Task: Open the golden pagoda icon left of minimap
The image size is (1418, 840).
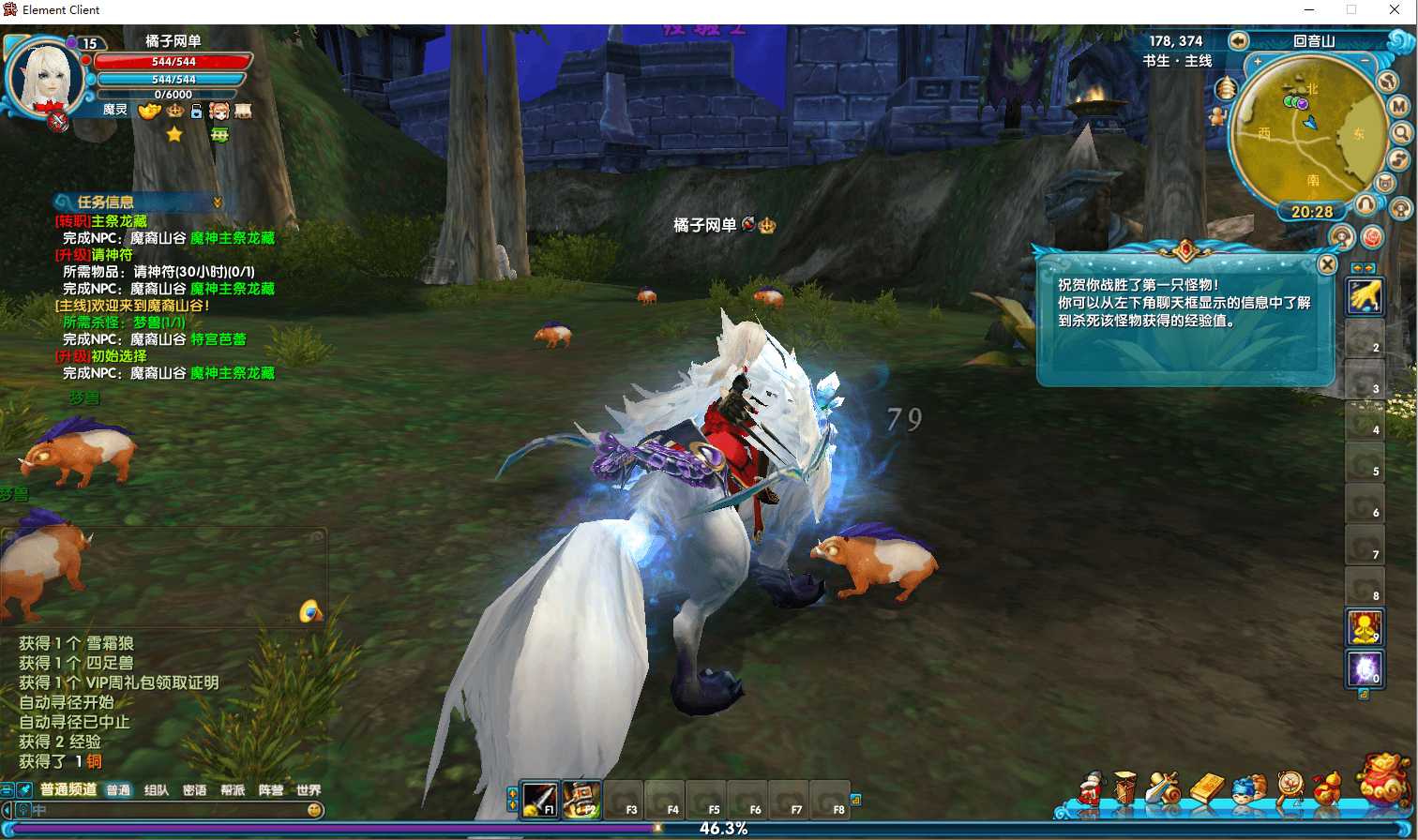Action: pyautogui.click(x=1226, y=89)
